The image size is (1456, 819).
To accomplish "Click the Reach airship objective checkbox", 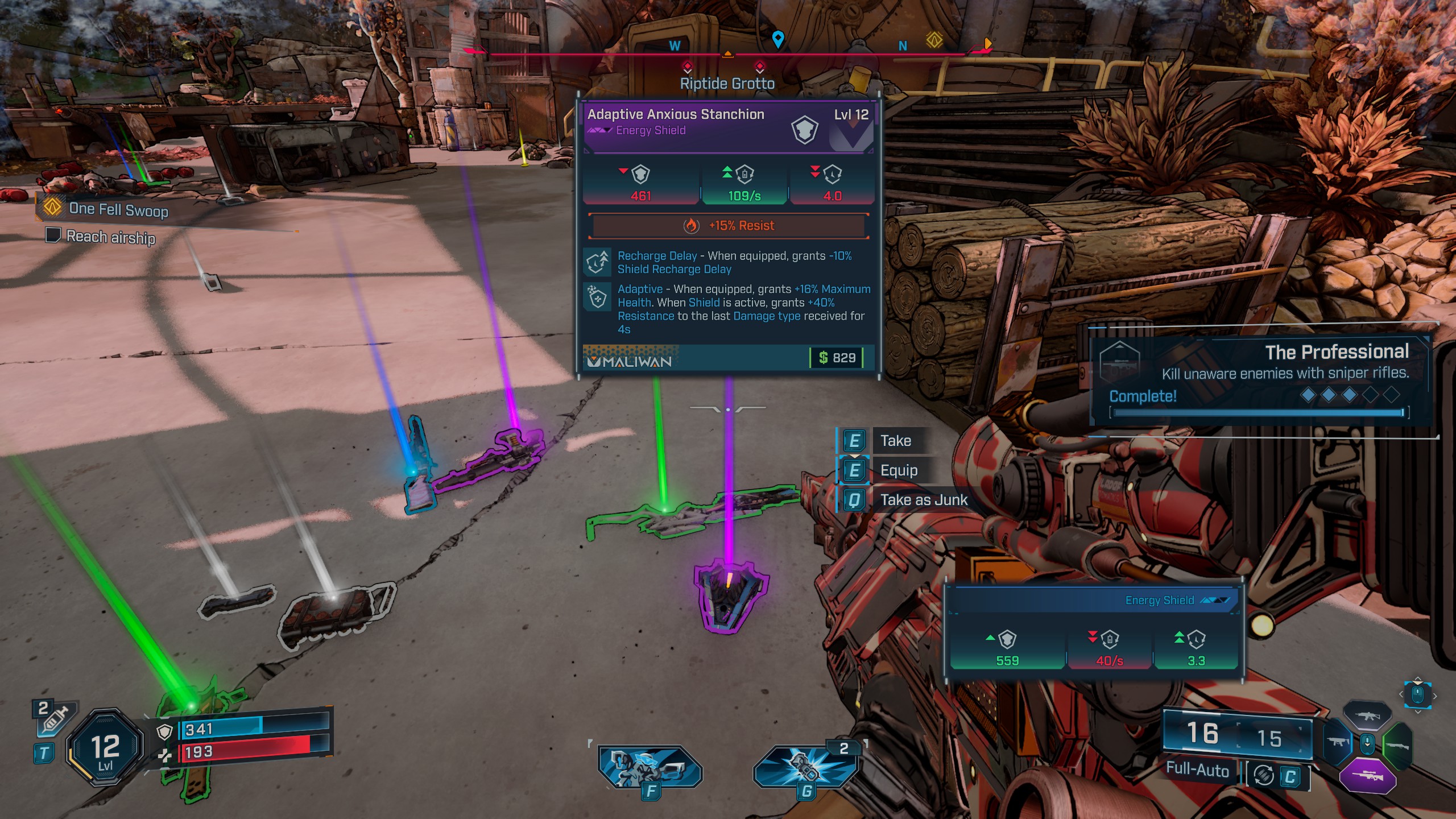I will [x=53, y=235].
